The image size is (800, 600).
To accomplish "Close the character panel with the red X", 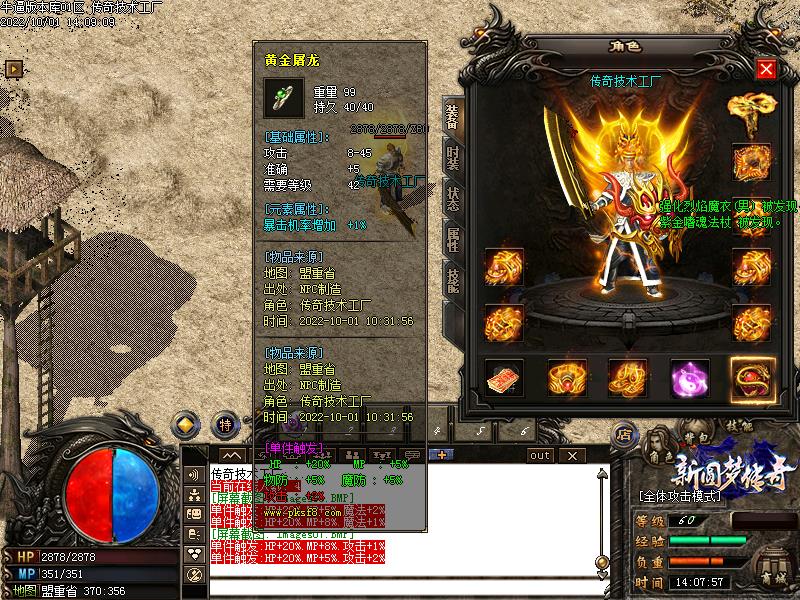I will [766, 69].
